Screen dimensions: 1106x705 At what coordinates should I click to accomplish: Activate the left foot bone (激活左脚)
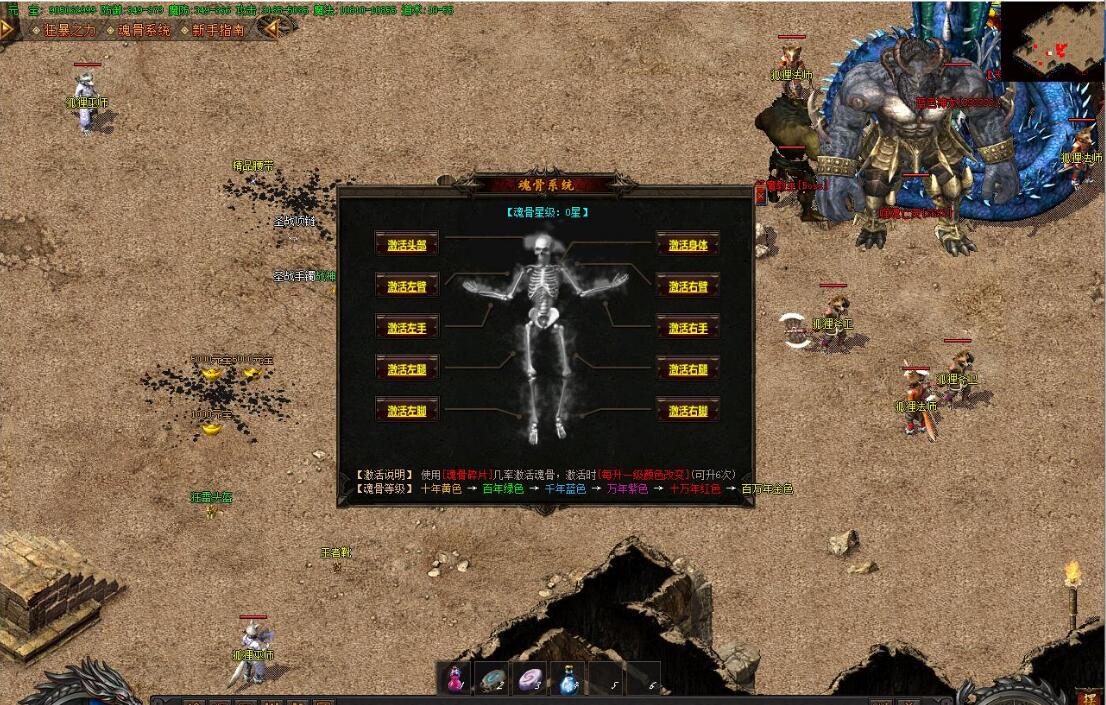click(407, 410)
